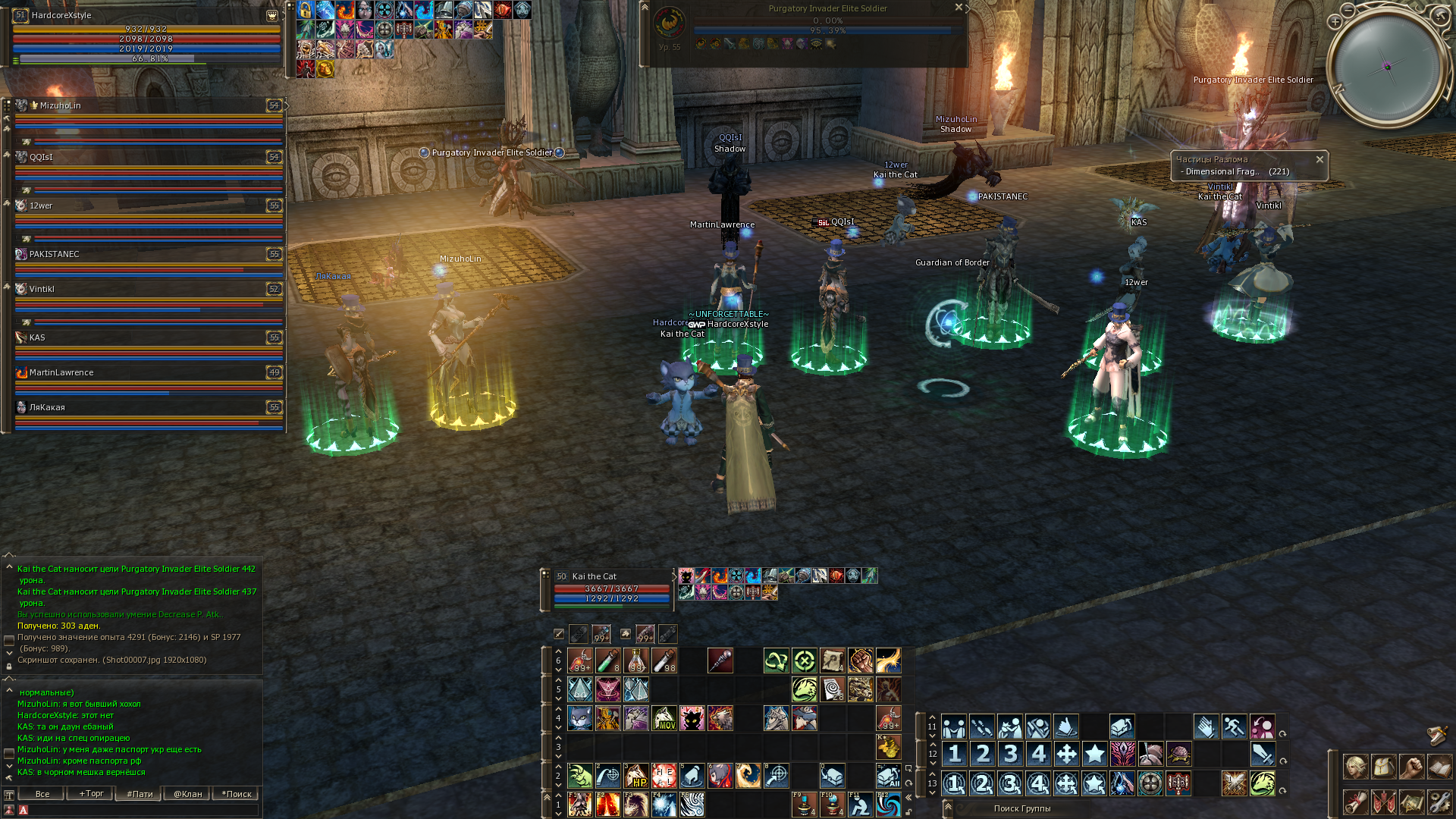The height and width of the screenshot is (819, 1456).
Task: Close the Dimensional Frag. tracker window
Action: pos(1319,159)
